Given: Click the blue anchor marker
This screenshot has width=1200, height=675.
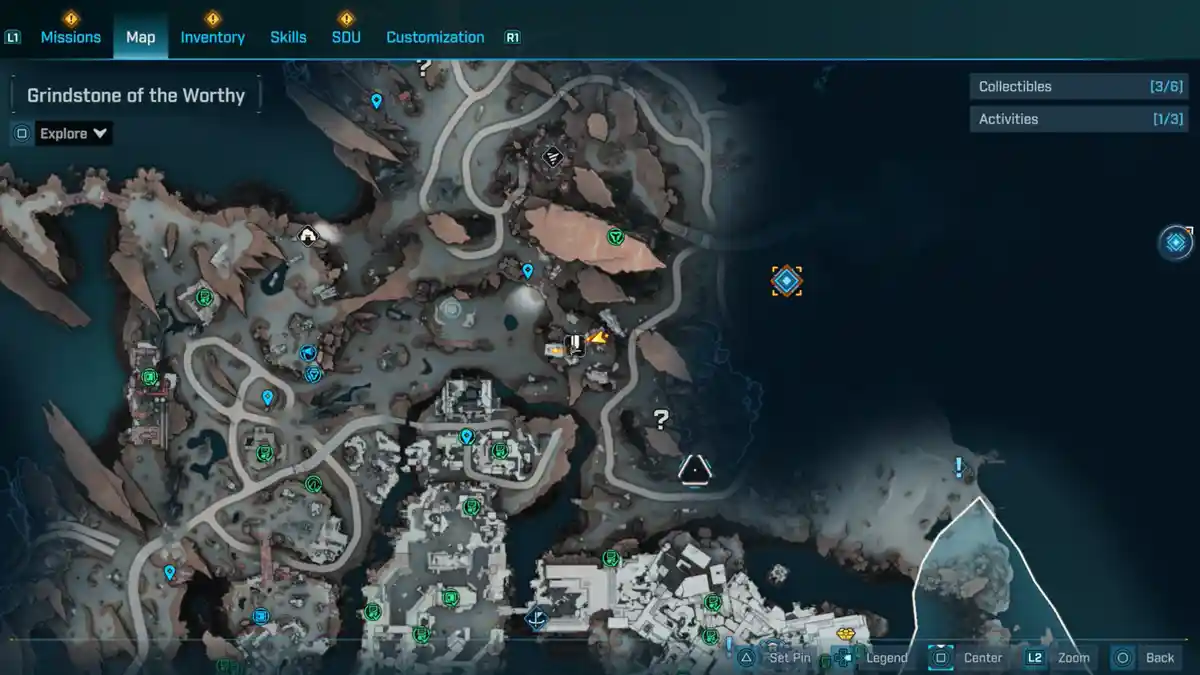Looking at the screenshot, I should [x=537, y=620].
